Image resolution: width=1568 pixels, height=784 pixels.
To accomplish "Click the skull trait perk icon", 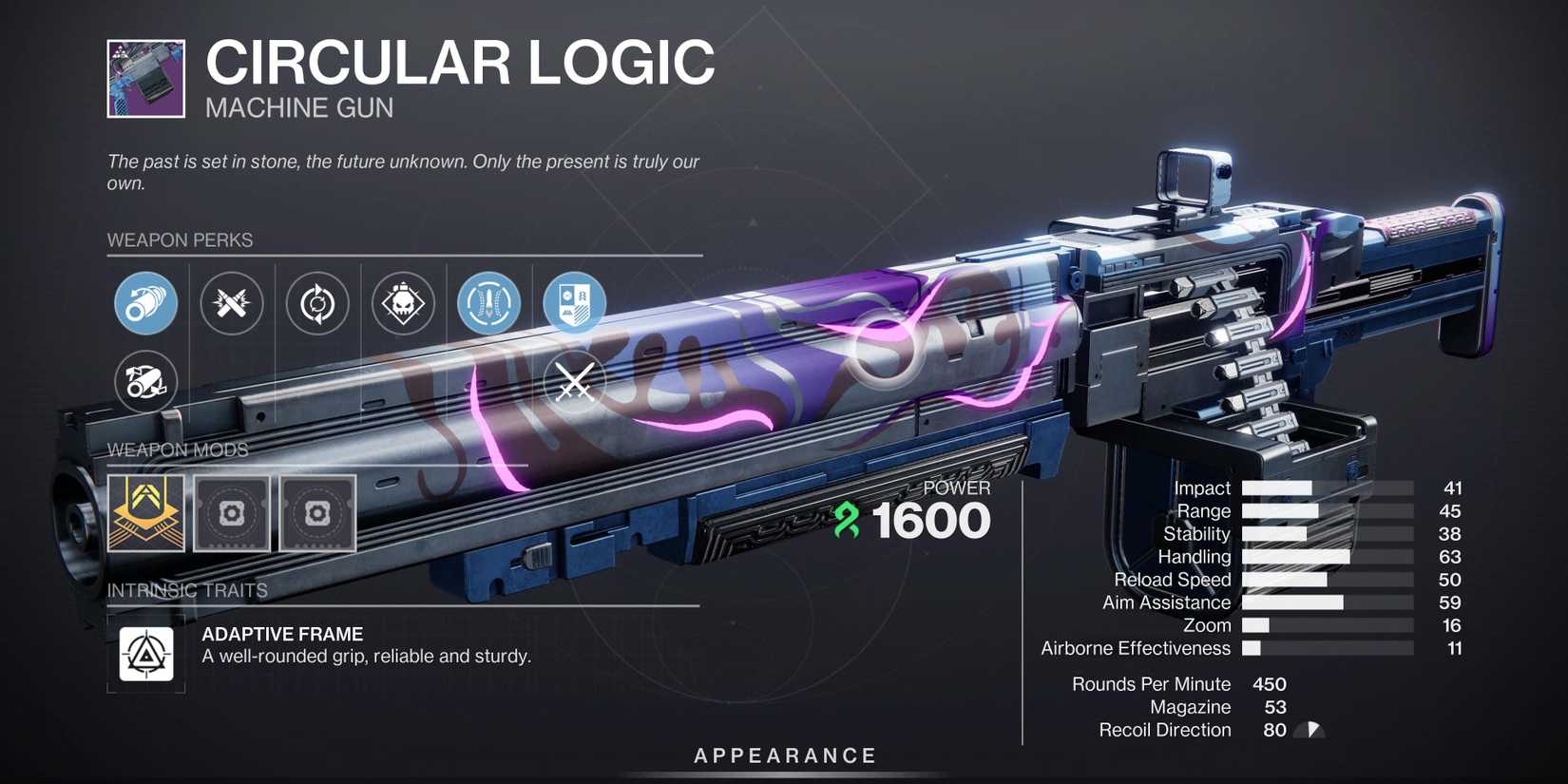I will [402, 303].
